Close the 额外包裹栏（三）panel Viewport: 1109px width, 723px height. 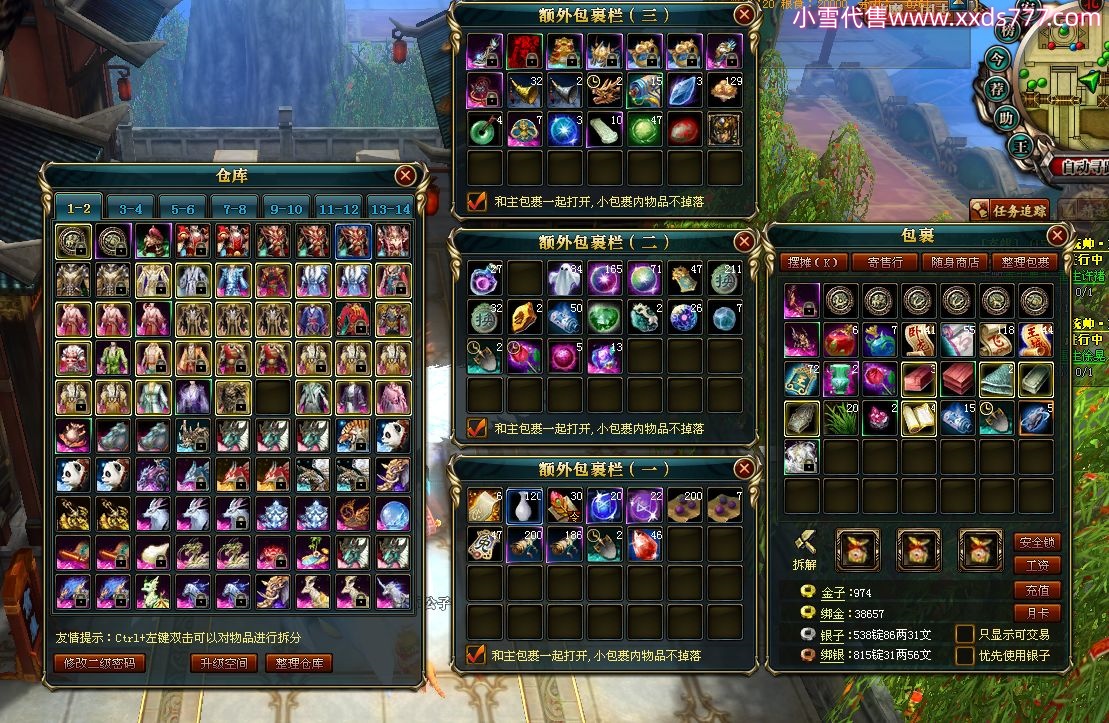point(744,14)
